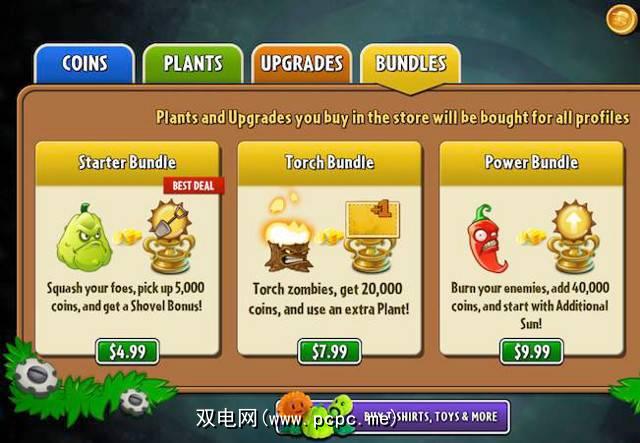
Task: Buy the Starter Bundle for $4.99
Action: (x=126, y=351)
